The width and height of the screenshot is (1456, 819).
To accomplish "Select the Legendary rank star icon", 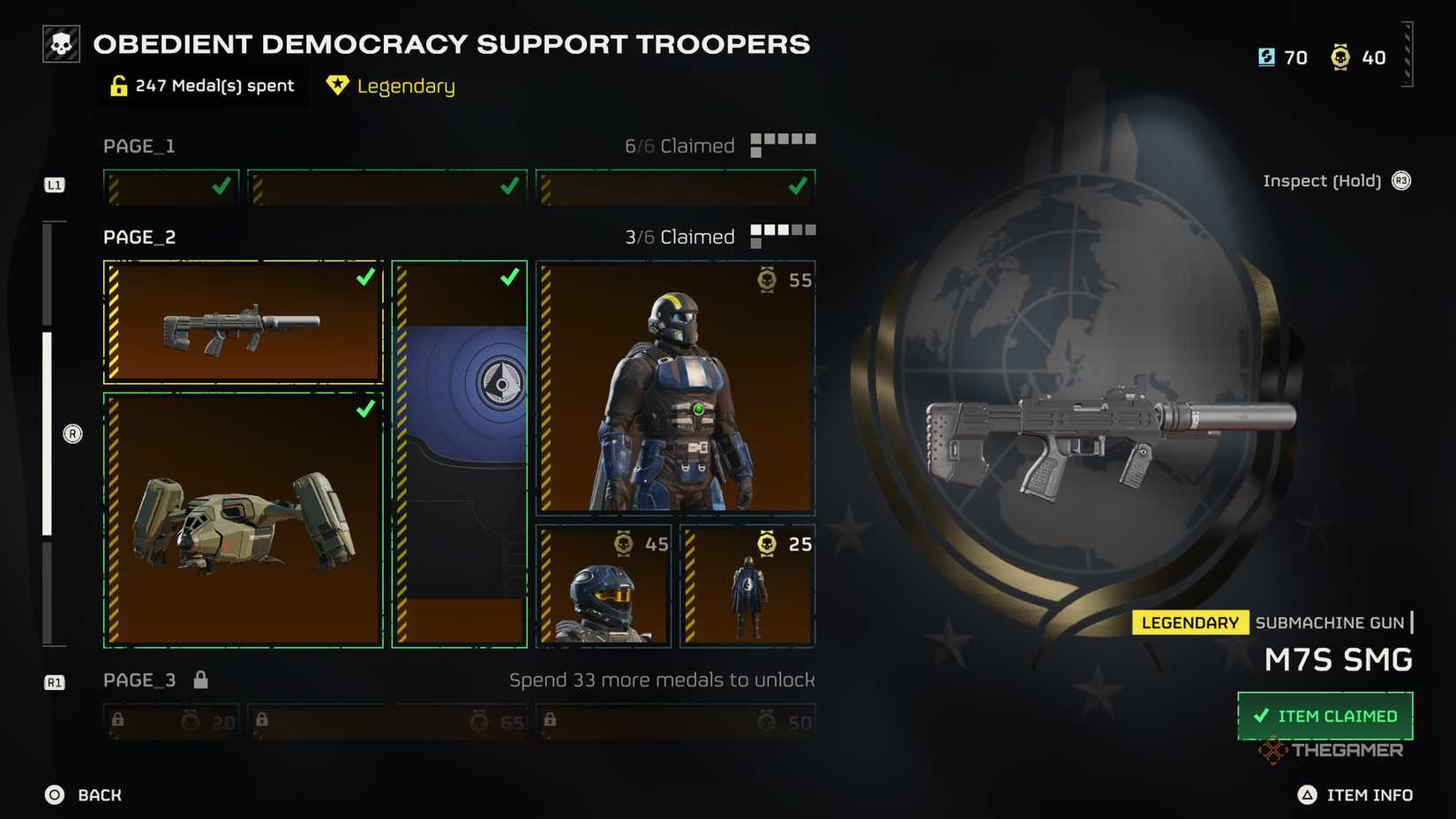I will pyautogui.click(x=338, y=86).
